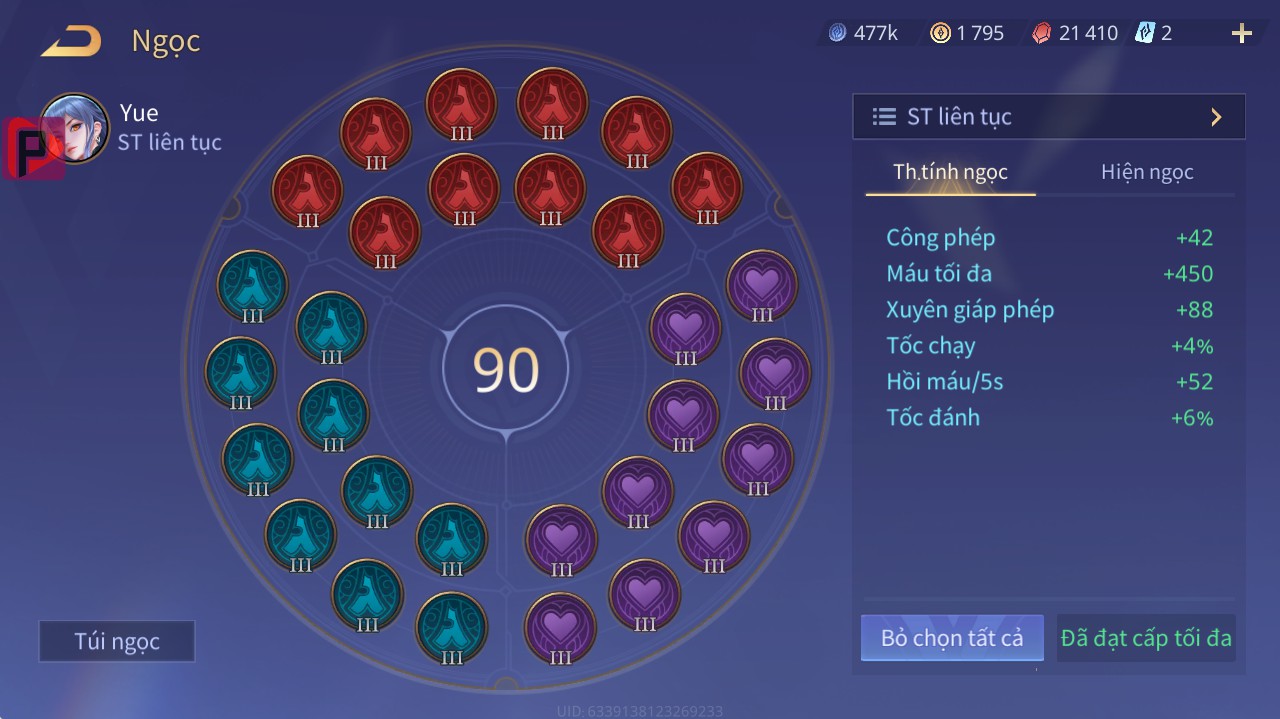Switch to the Hiện ngọc tab
1280x719 pixels.
1147,172
